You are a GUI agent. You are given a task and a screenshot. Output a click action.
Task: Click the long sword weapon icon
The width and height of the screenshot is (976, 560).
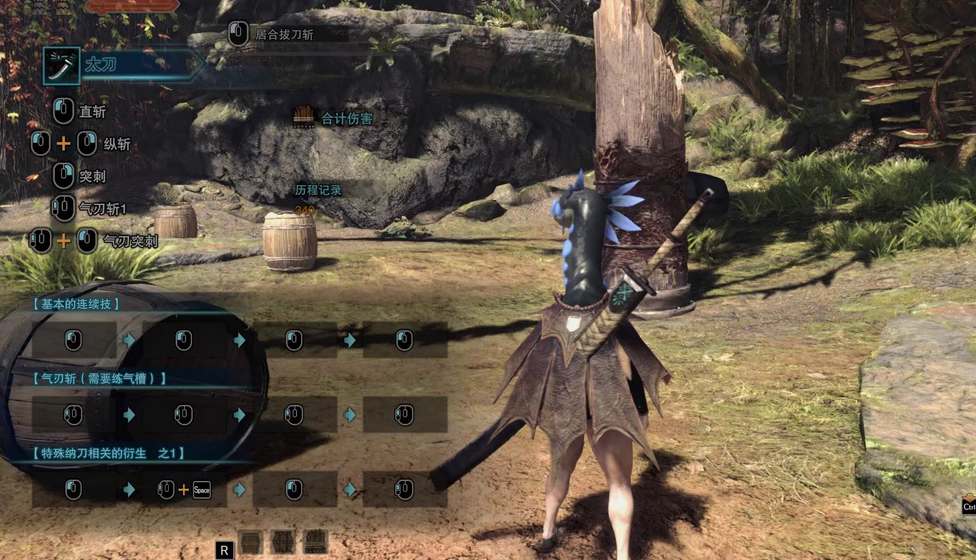61,66
